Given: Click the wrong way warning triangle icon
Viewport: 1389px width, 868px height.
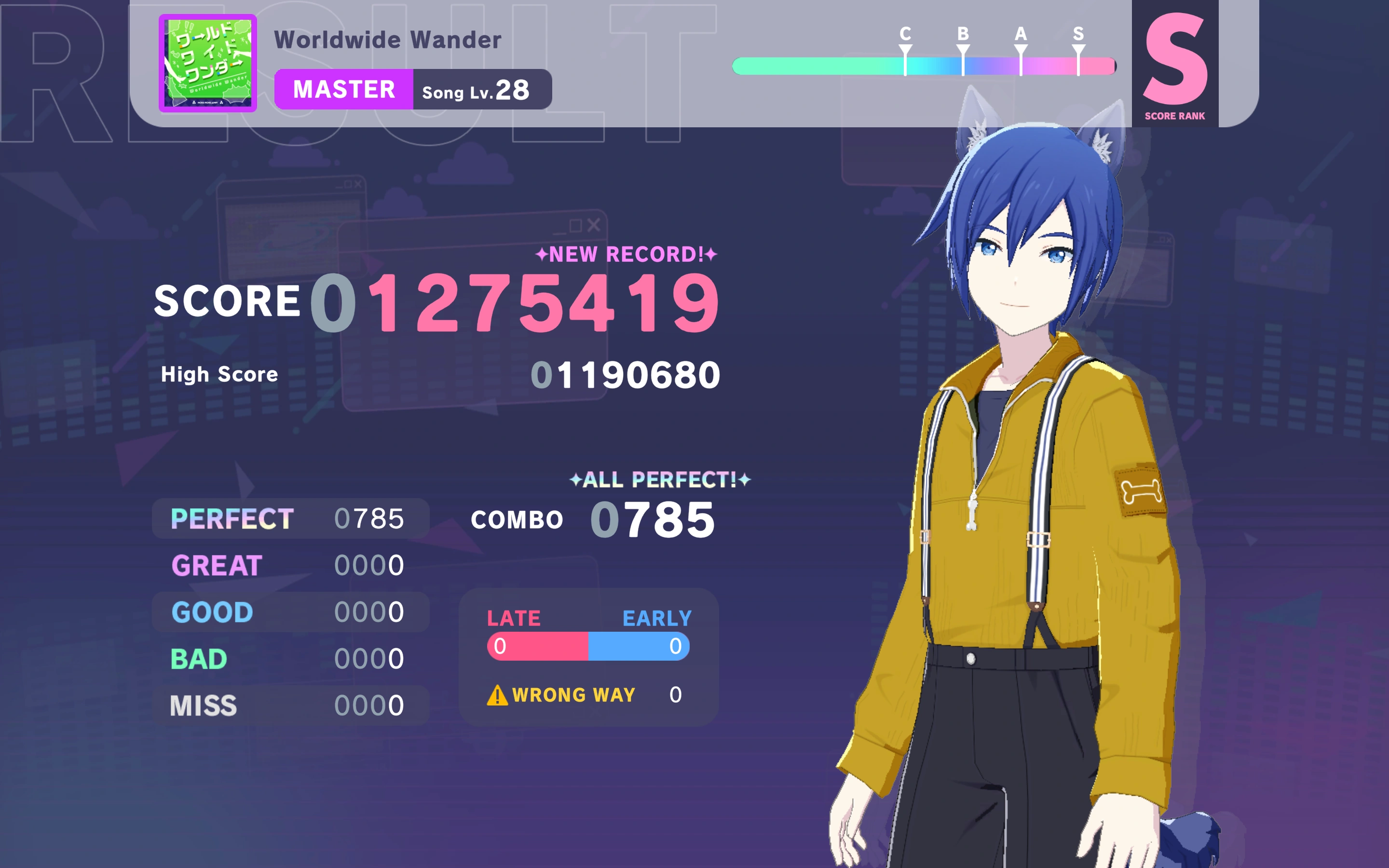Looking at the screenshot, I should coord(497,696).
